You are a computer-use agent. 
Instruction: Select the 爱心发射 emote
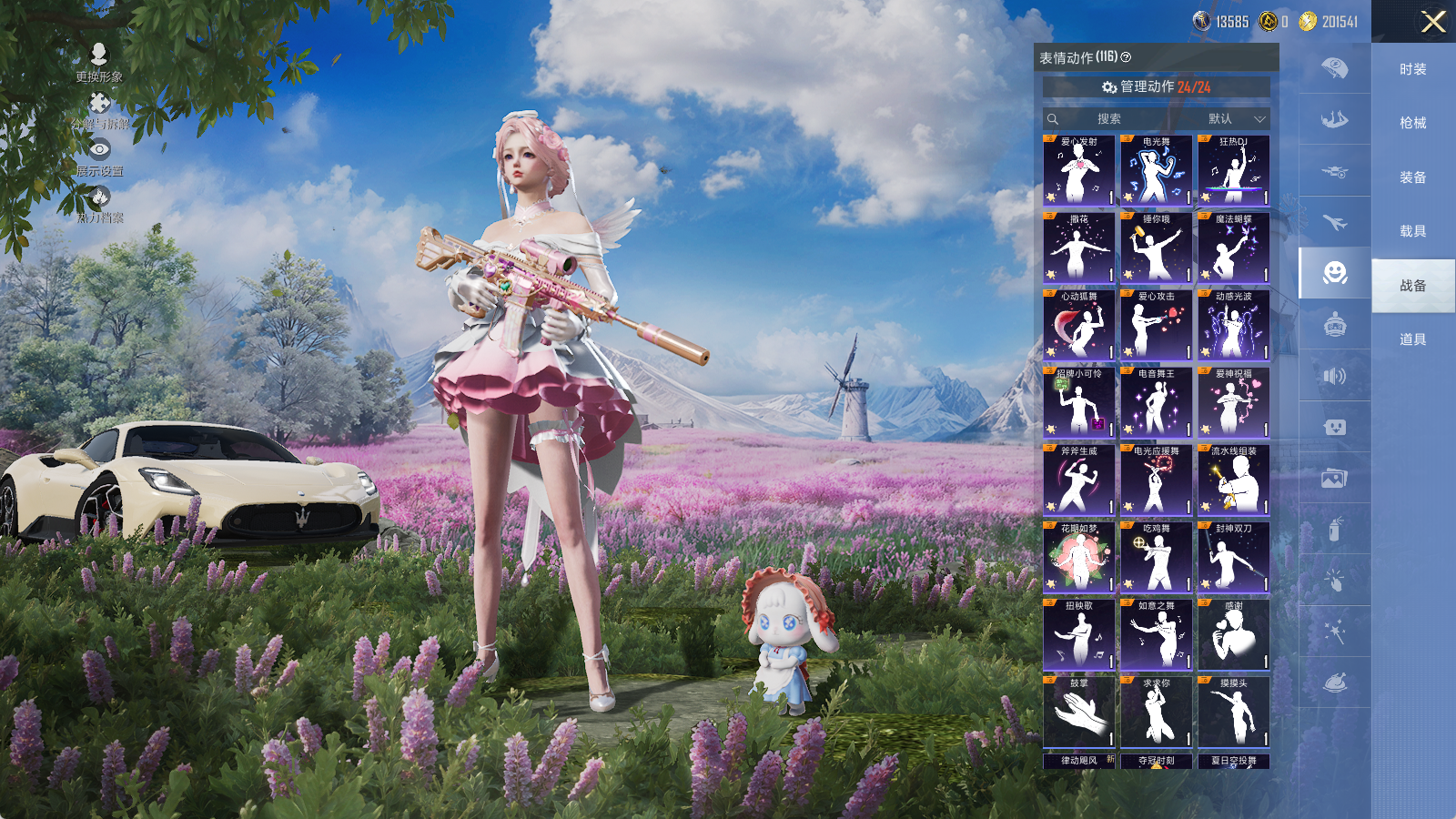1078,171
